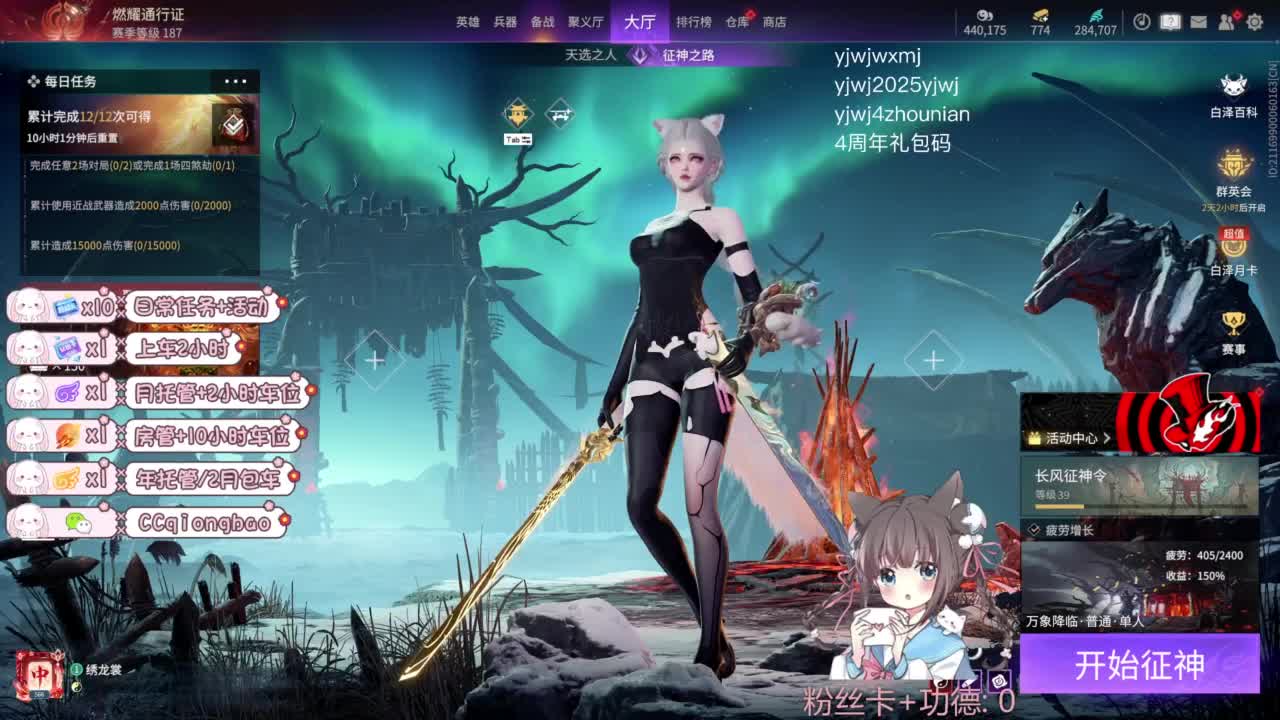Open the 兵器 menu in top navigation
The height and width of the screenshot is (720, 1280).
coord(506,20)
